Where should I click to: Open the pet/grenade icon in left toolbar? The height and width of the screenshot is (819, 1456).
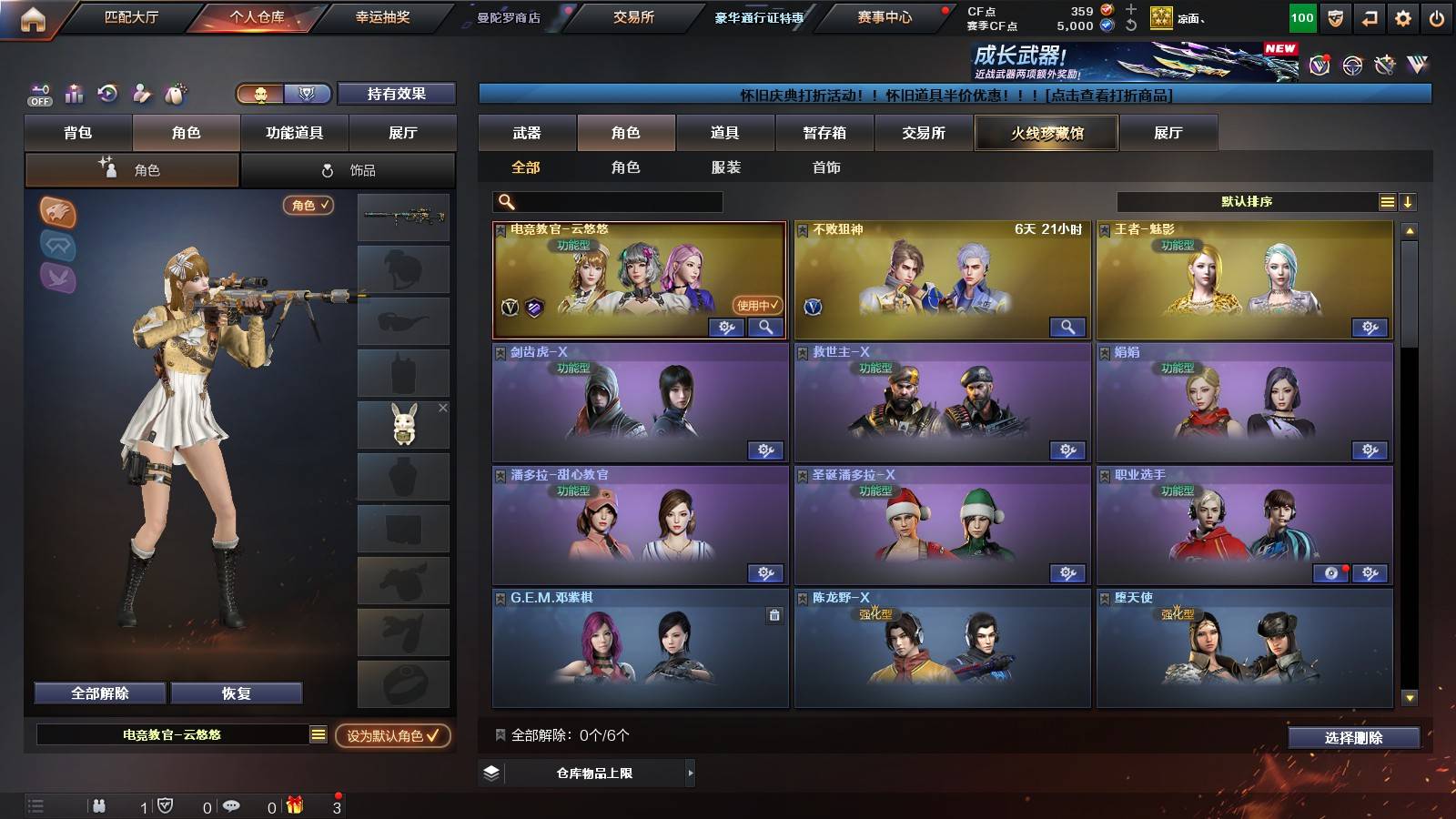tap(173, 94)
